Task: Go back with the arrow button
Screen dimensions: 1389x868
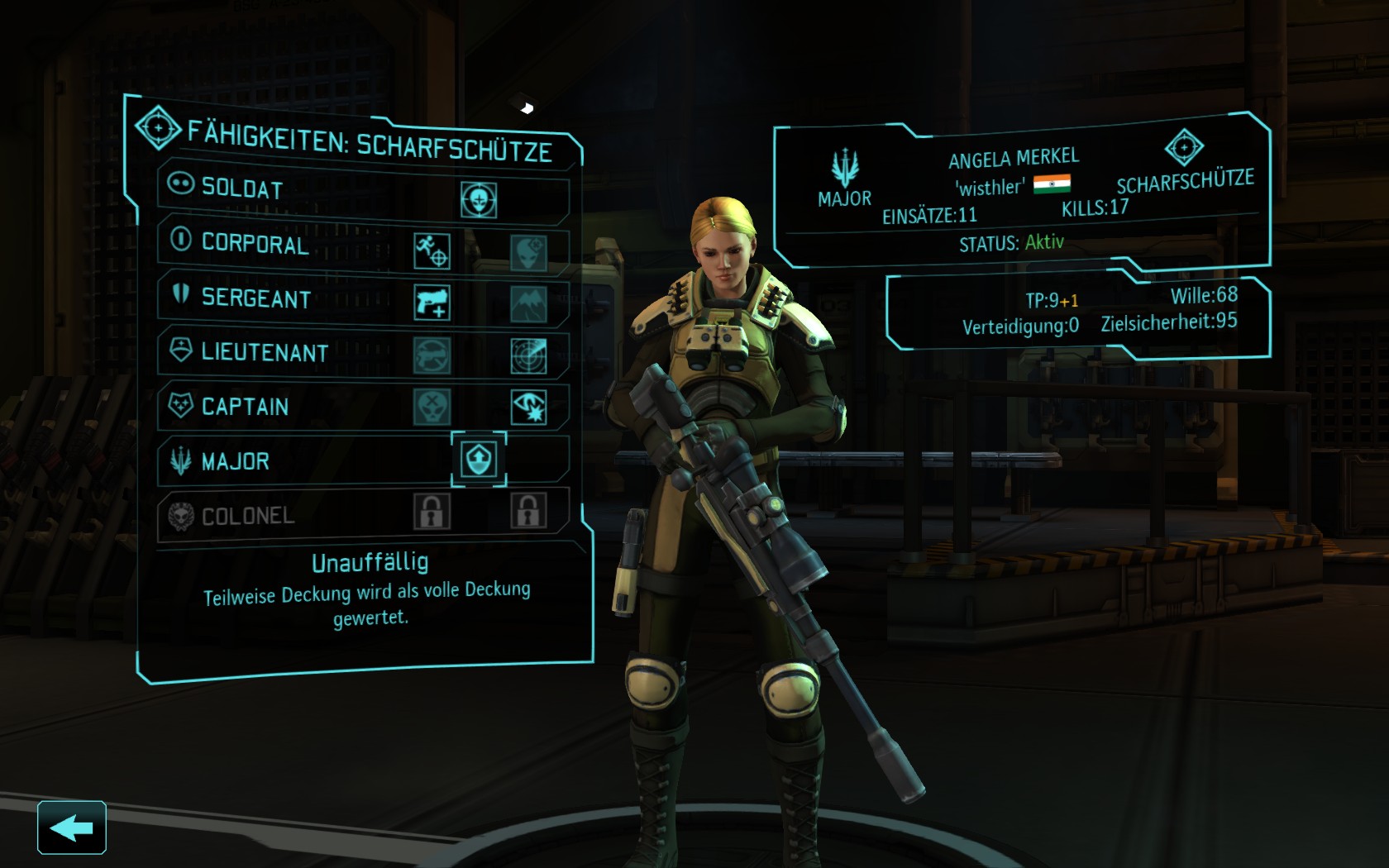Action: [x=71, y=827]
